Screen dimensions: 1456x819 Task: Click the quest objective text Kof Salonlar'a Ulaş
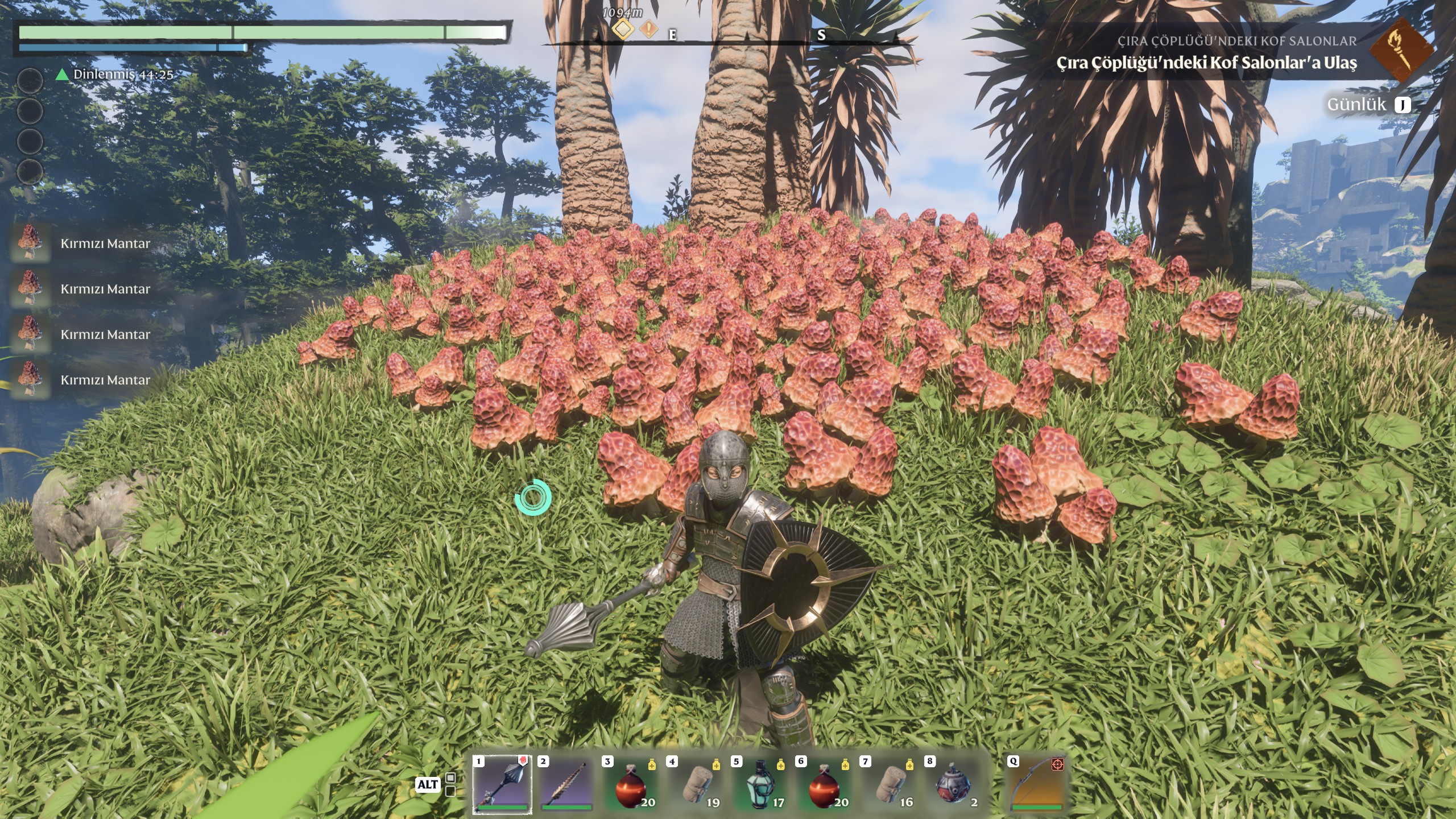pos(1206,63)
